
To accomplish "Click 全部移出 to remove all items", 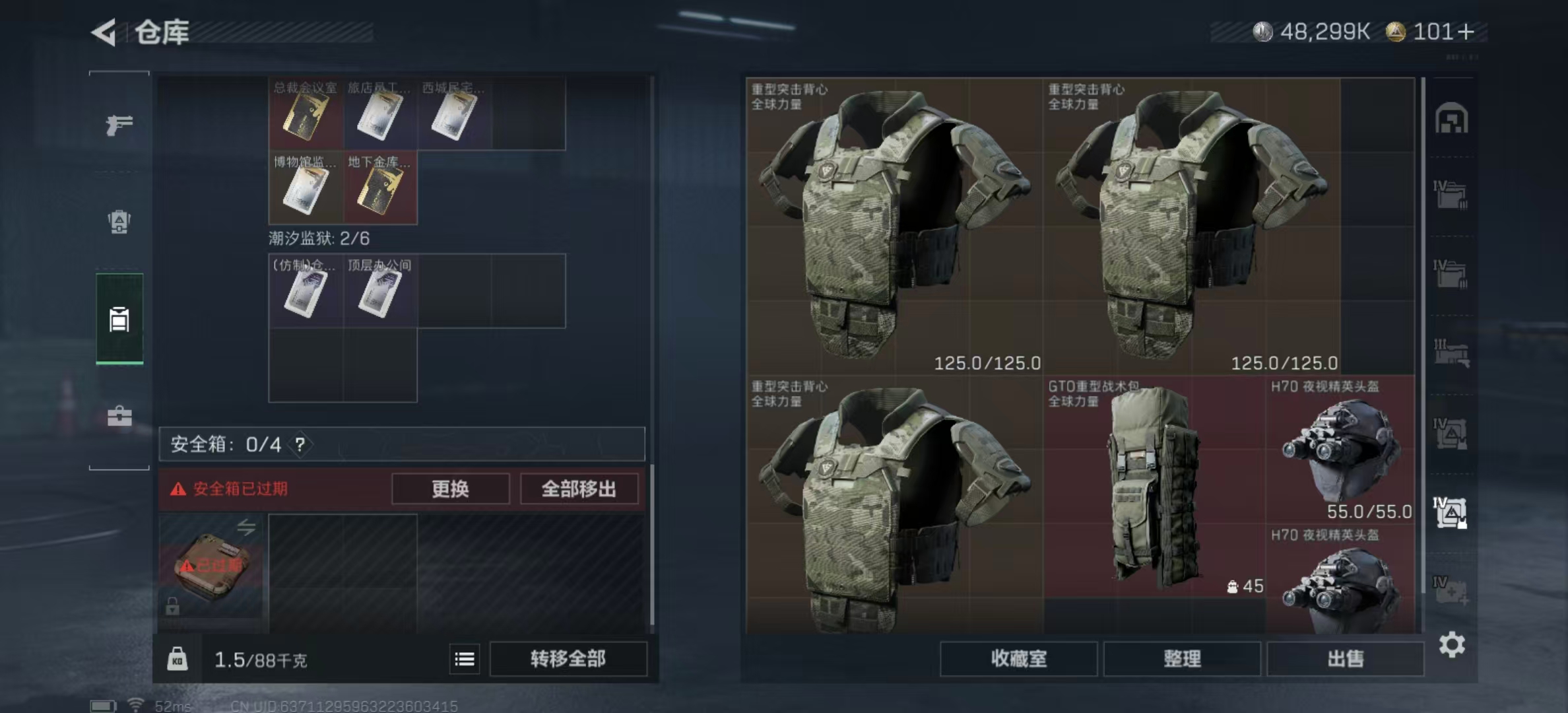I will pyautogui.click(x=579, y=489).
